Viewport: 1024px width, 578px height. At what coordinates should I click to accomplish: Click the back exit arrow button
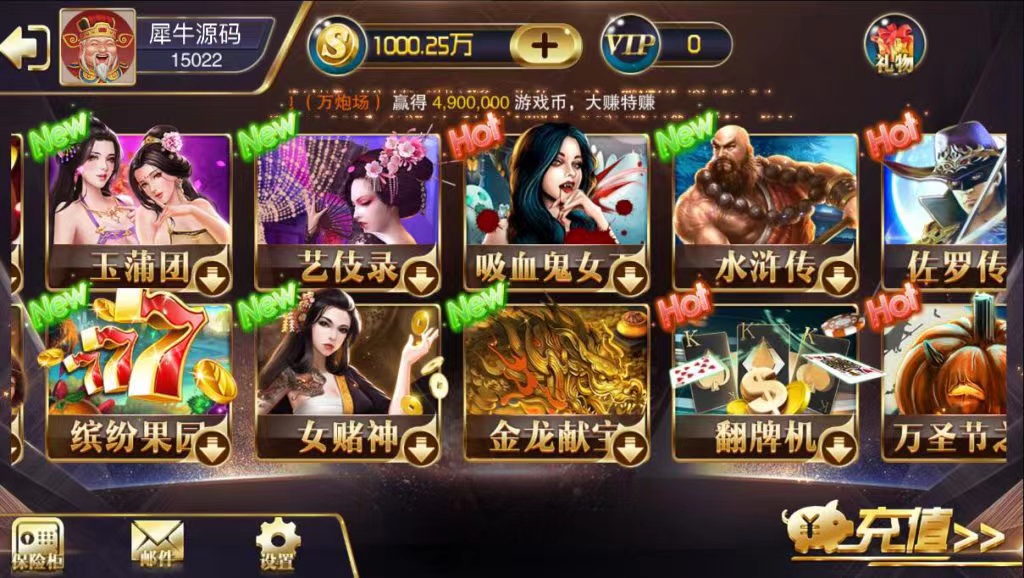click(26, 47)
